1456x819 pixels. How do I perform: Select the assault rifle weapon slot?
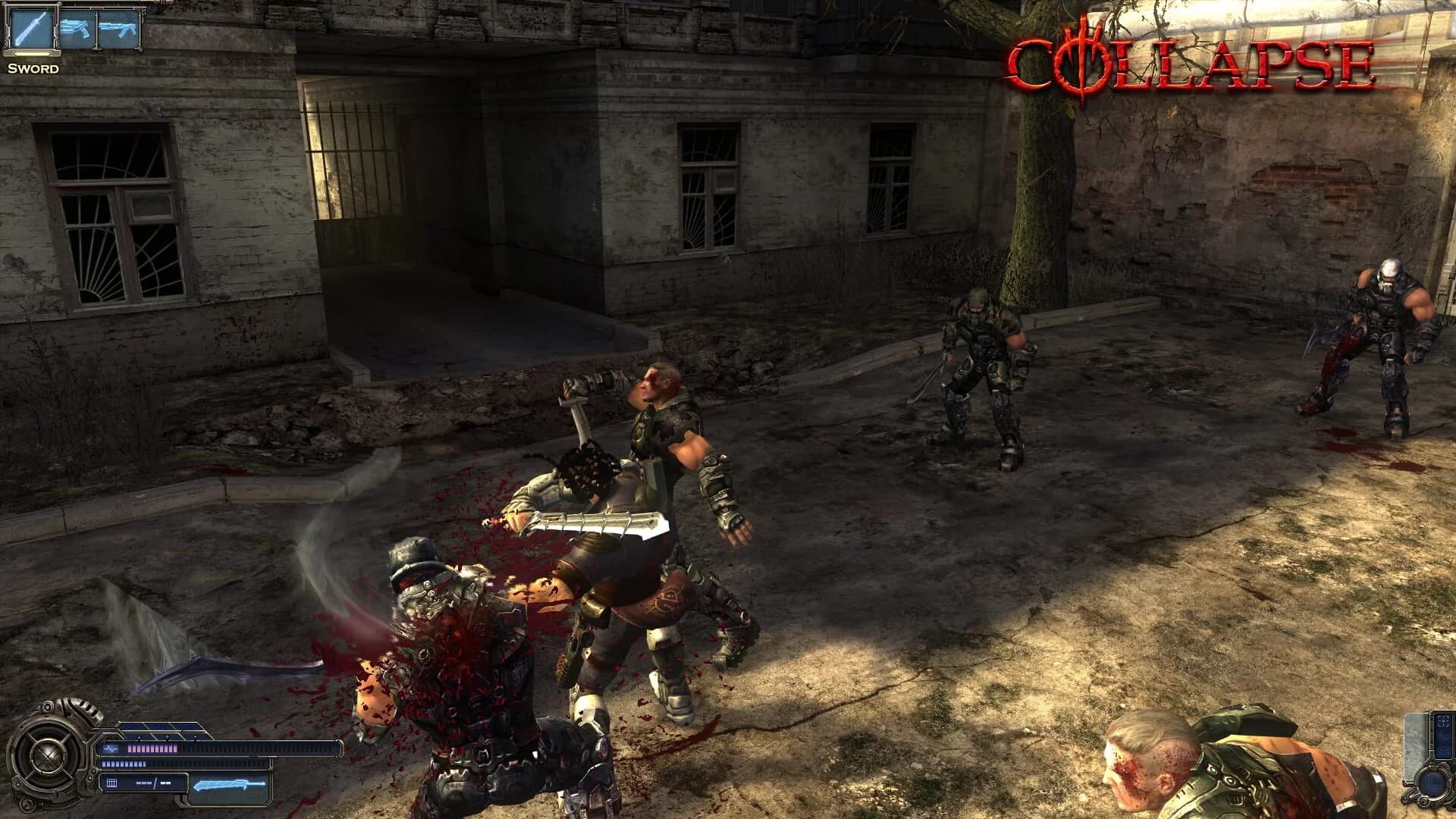[x=118, y=29]
